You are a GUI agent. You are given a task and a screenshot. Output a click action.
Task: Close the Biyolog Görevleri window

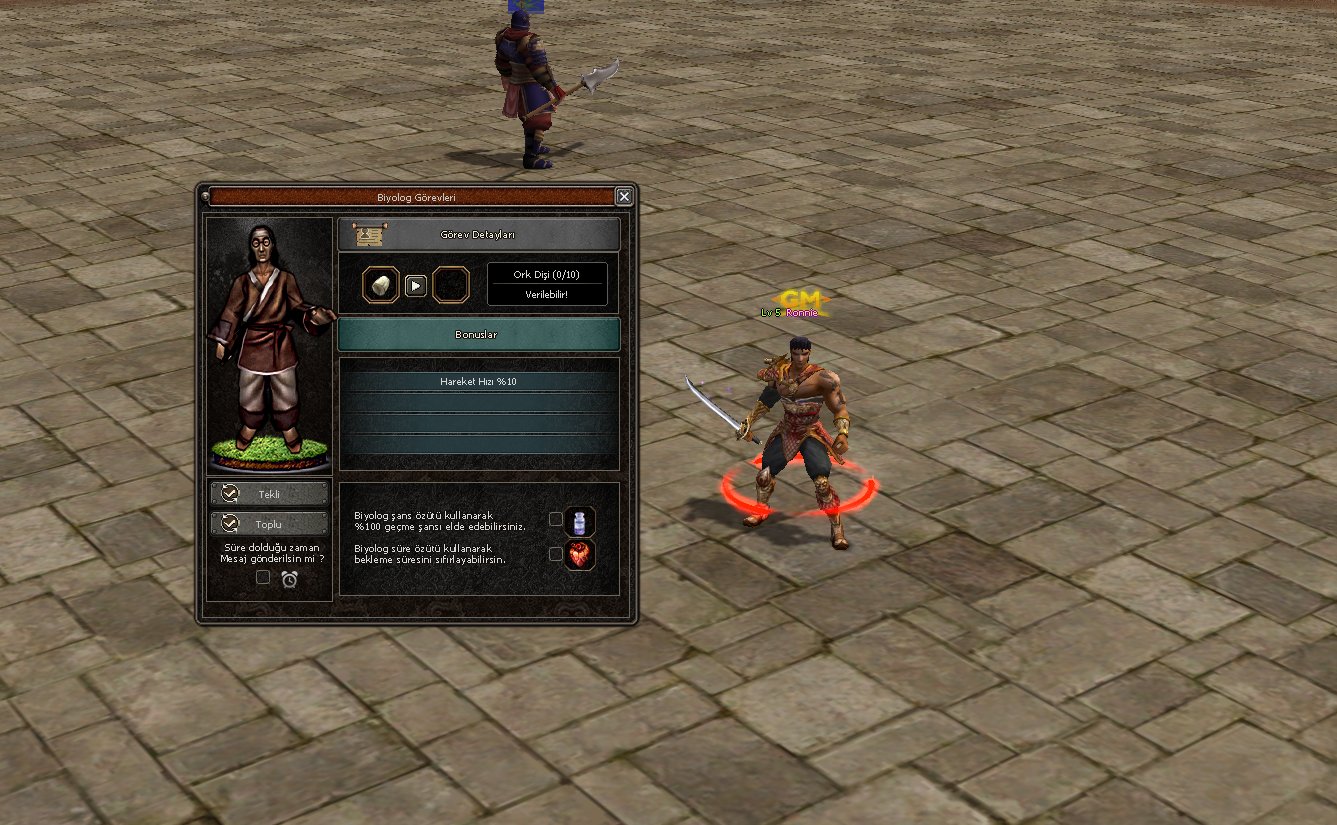(624, 197)
